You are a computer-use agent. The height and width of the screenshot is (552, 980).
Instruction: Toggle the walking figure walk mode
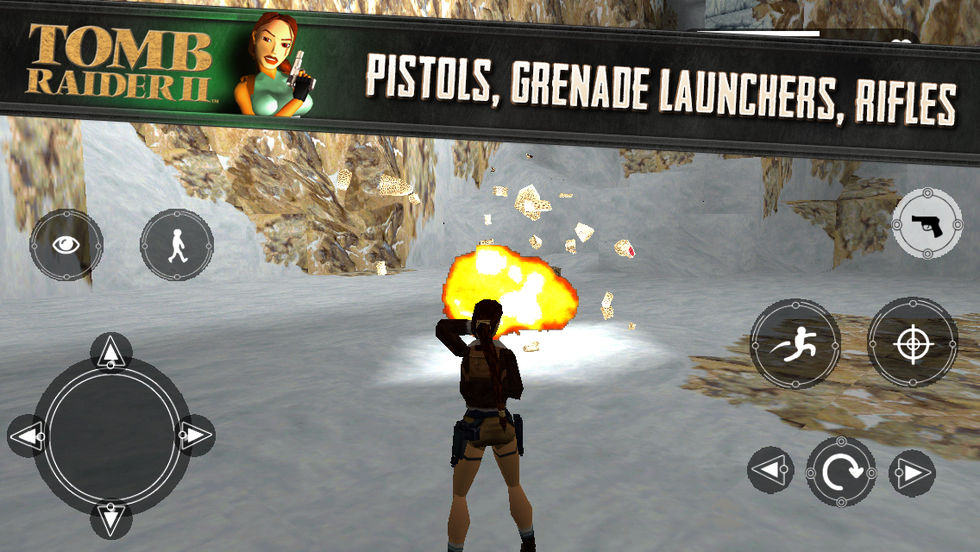[177, 245]
